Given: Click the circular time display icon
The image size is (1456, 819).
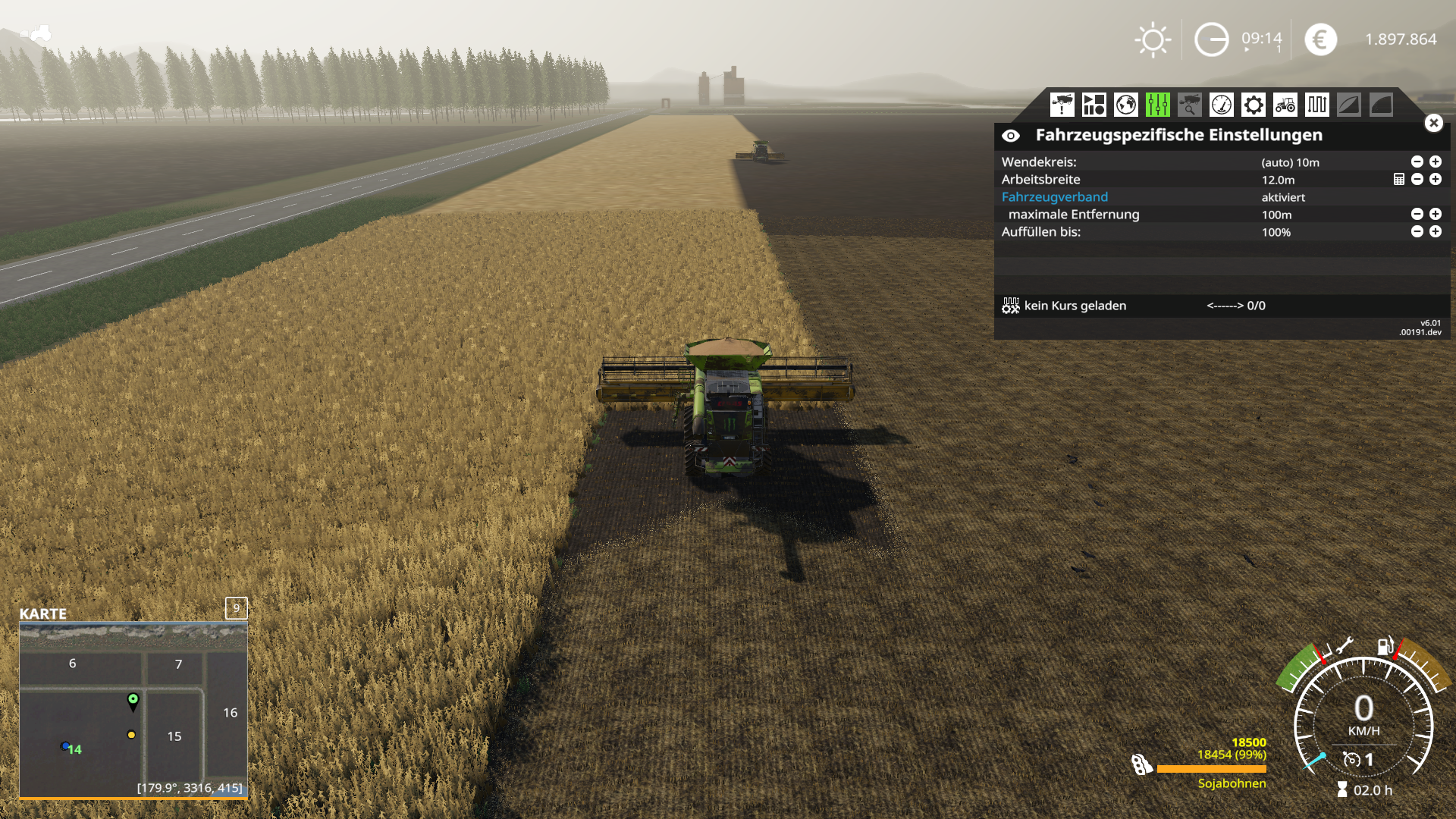Looking at the screenshot, I should 1212,39.
